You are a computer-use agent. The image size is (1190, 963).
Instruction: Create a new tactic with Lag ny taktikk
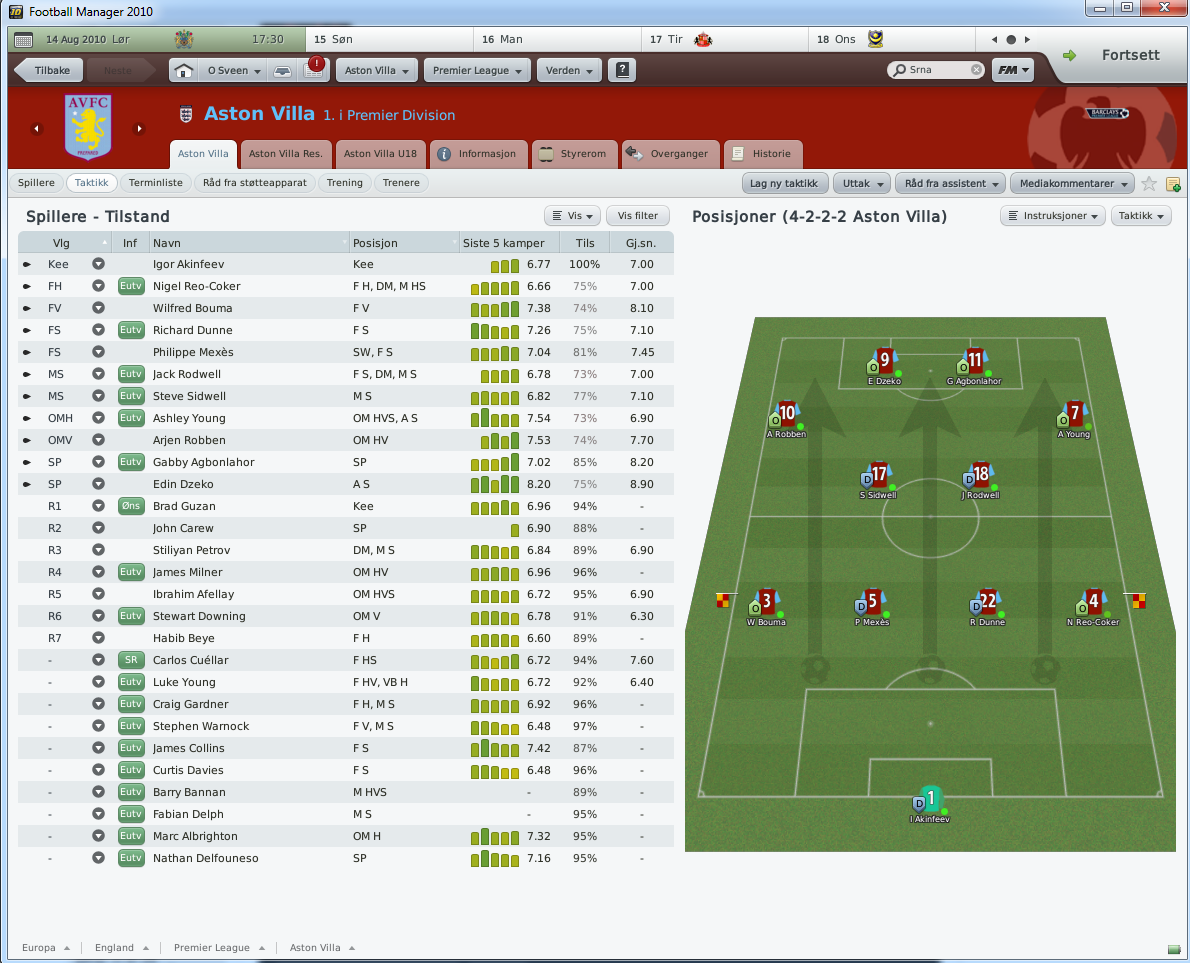coord(784,183)
